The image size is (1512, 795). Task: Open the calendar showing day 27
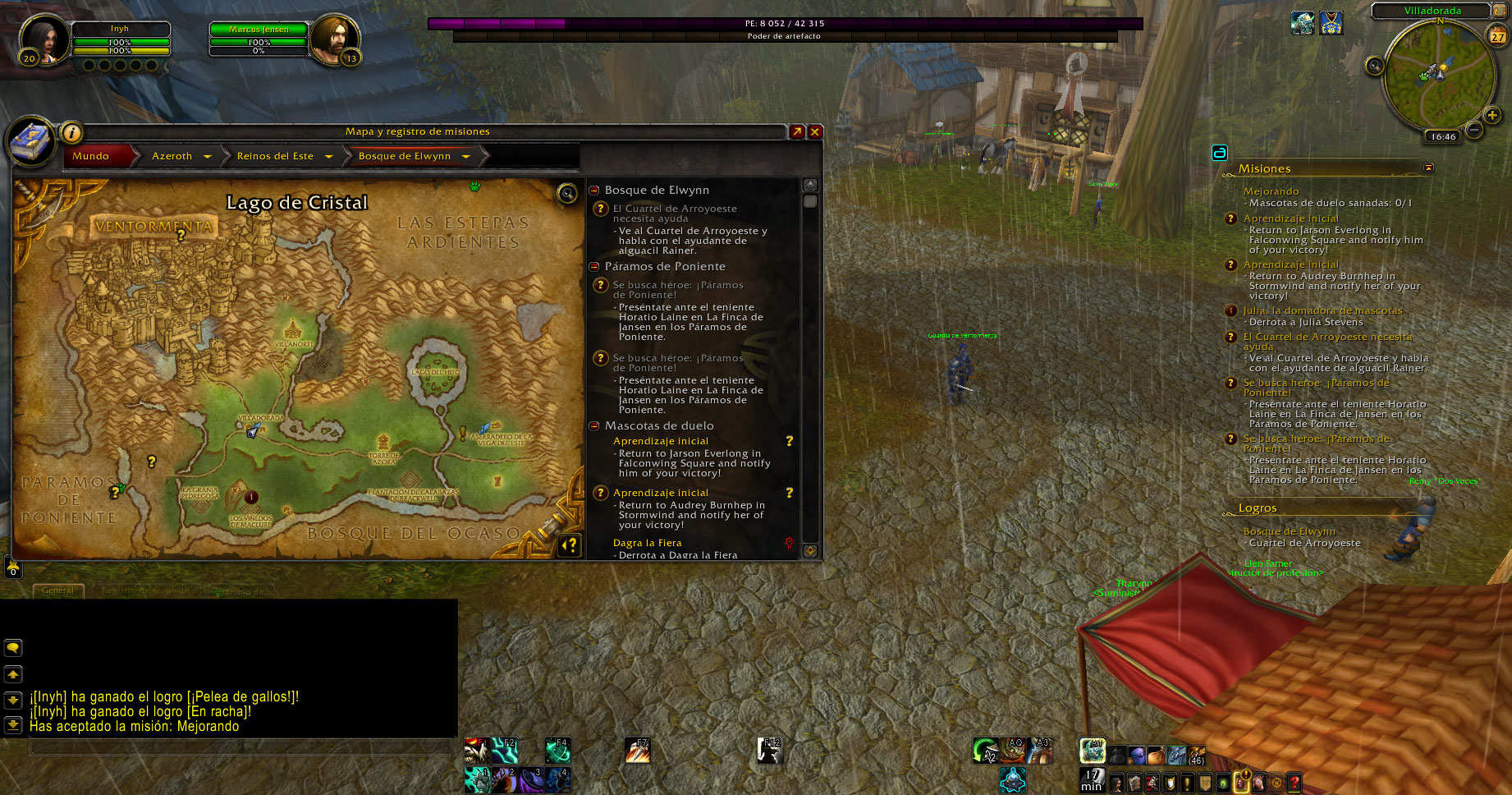click(x=1497, y=36)
